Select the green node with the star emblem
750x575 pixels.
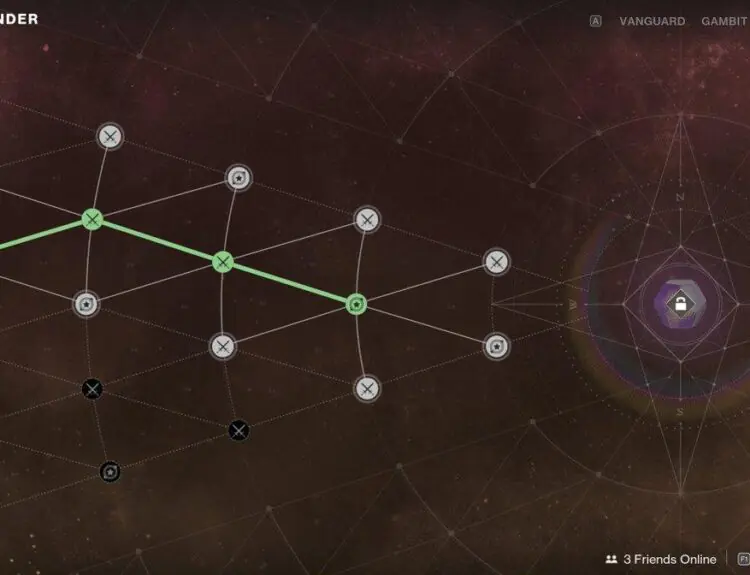coord(356,303)
